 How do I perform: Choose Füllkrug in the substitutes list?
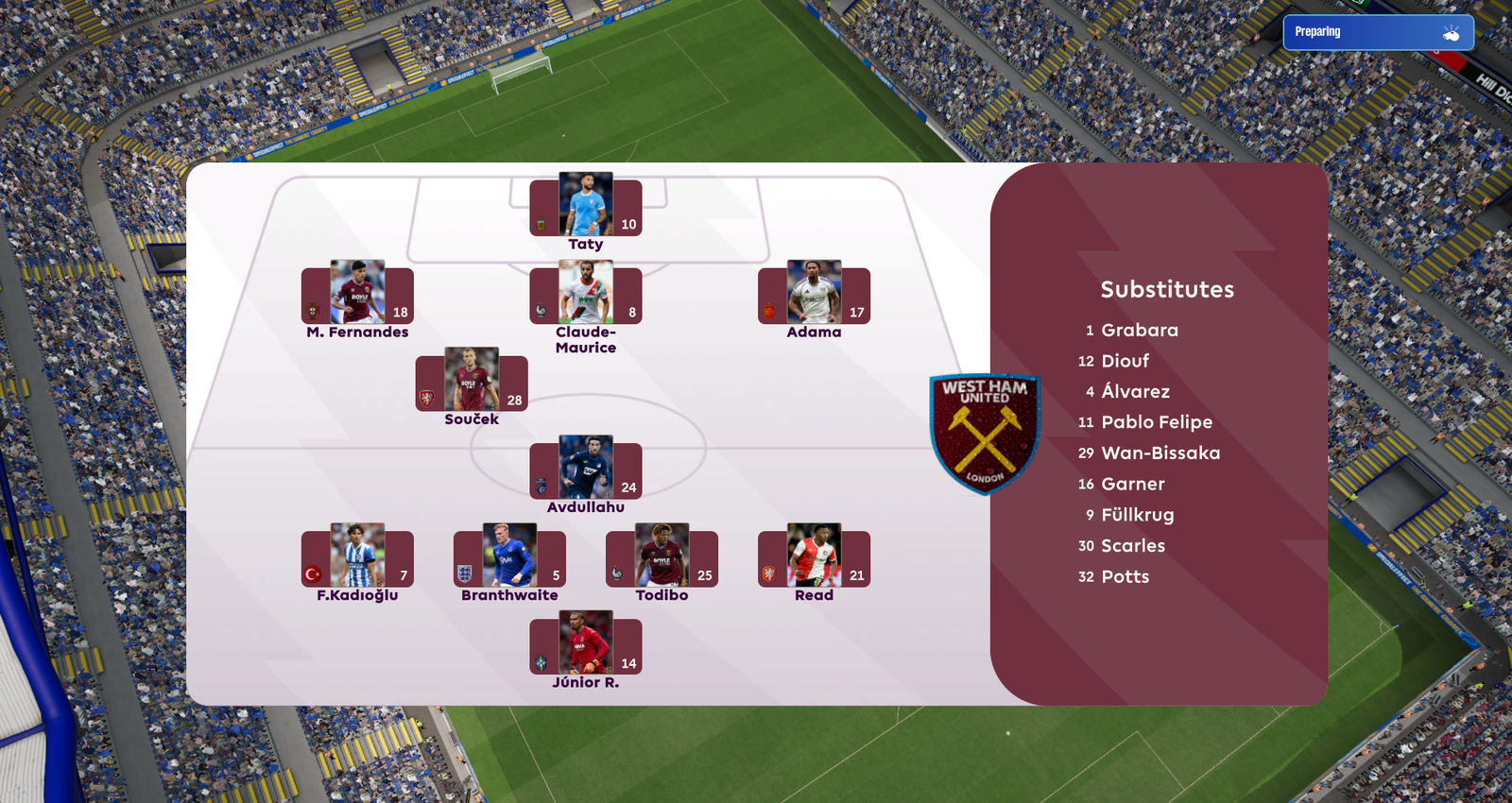[x=1137, y=515]
